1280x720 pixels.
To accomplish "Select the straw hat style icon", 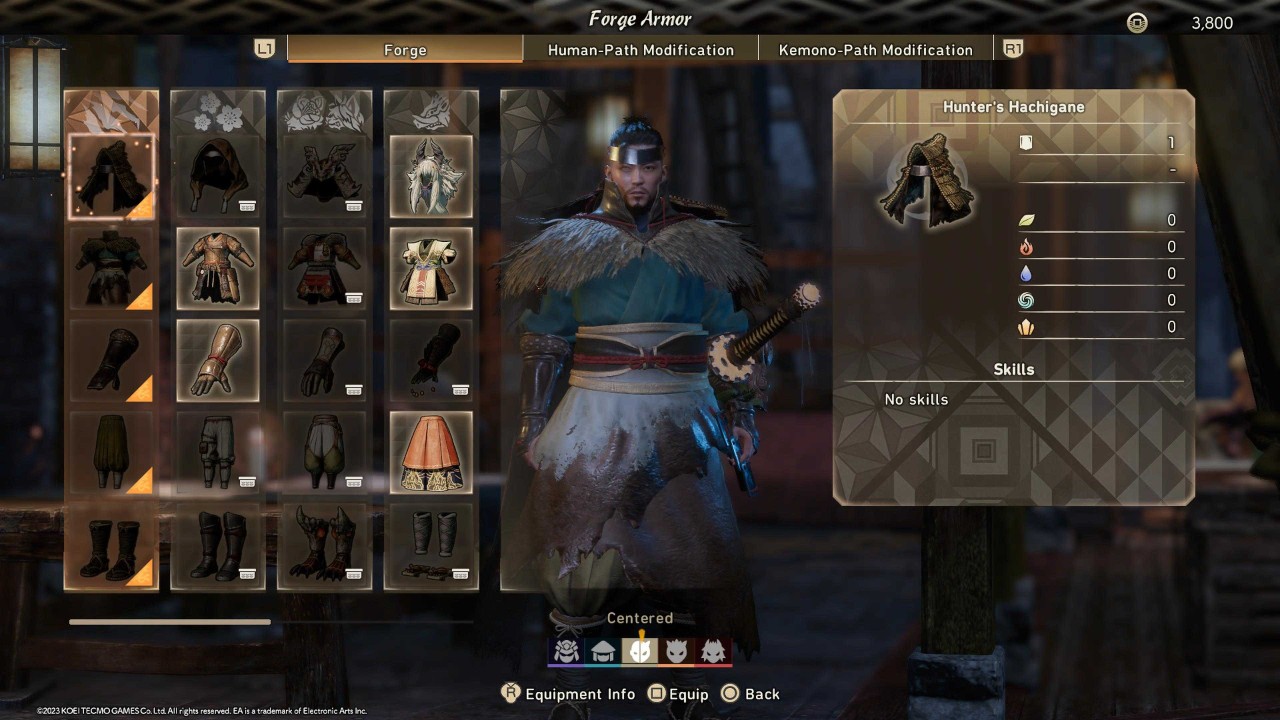I will tap(603, 650).
